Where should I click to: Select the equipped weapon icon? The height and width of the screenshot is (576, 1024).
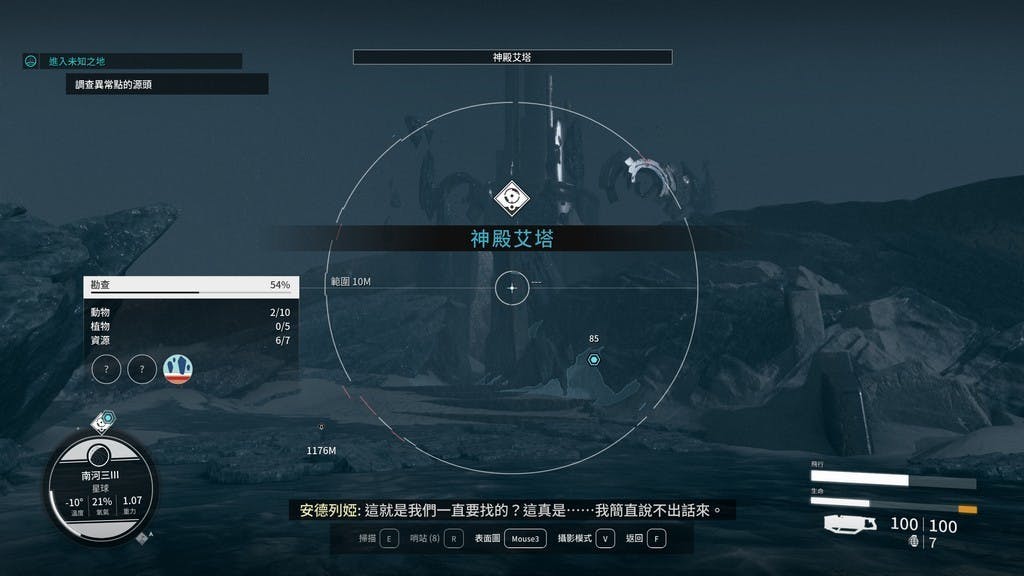click(x=851, y=525)
